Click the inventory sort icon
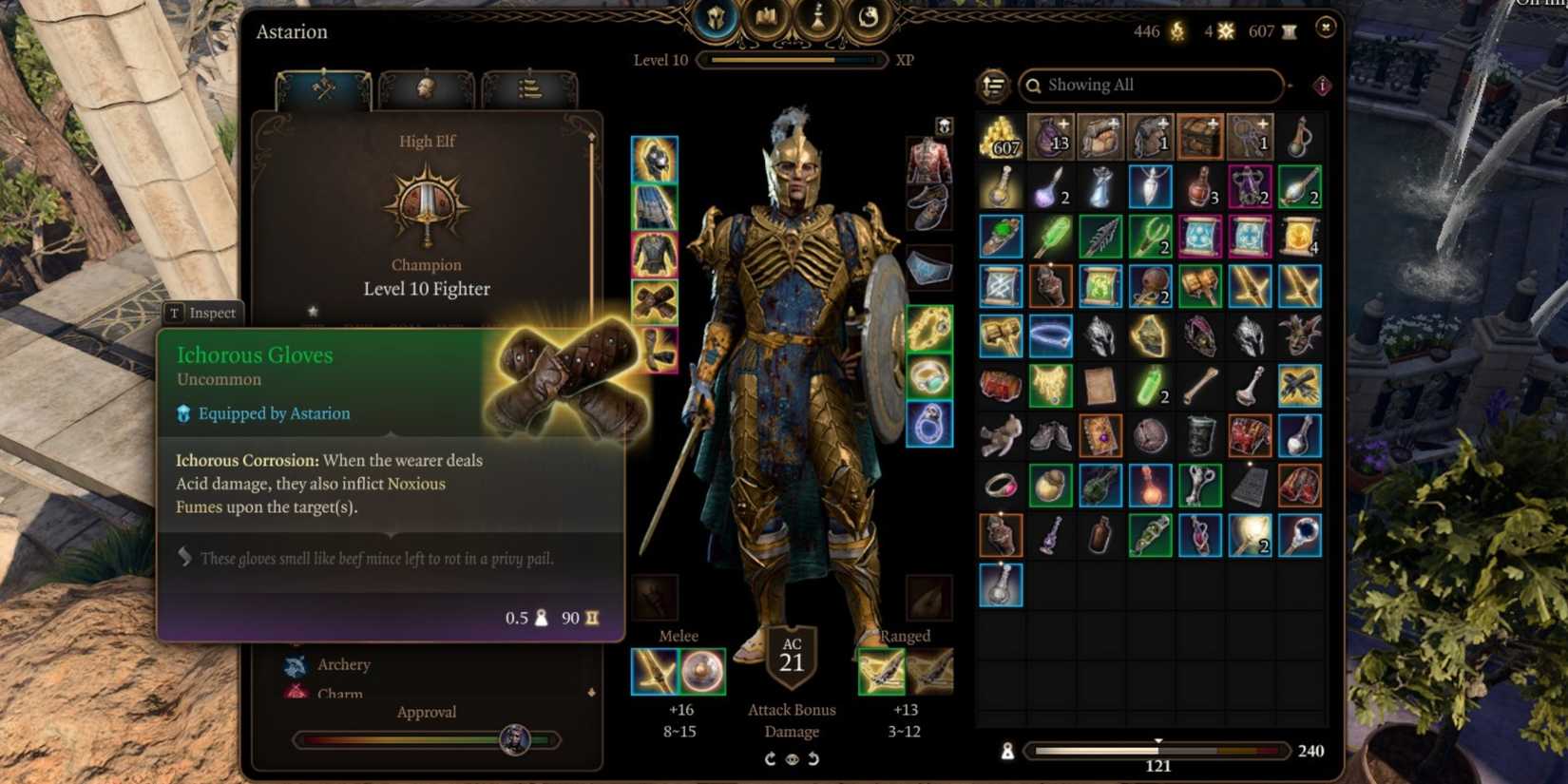 point(991,86)
